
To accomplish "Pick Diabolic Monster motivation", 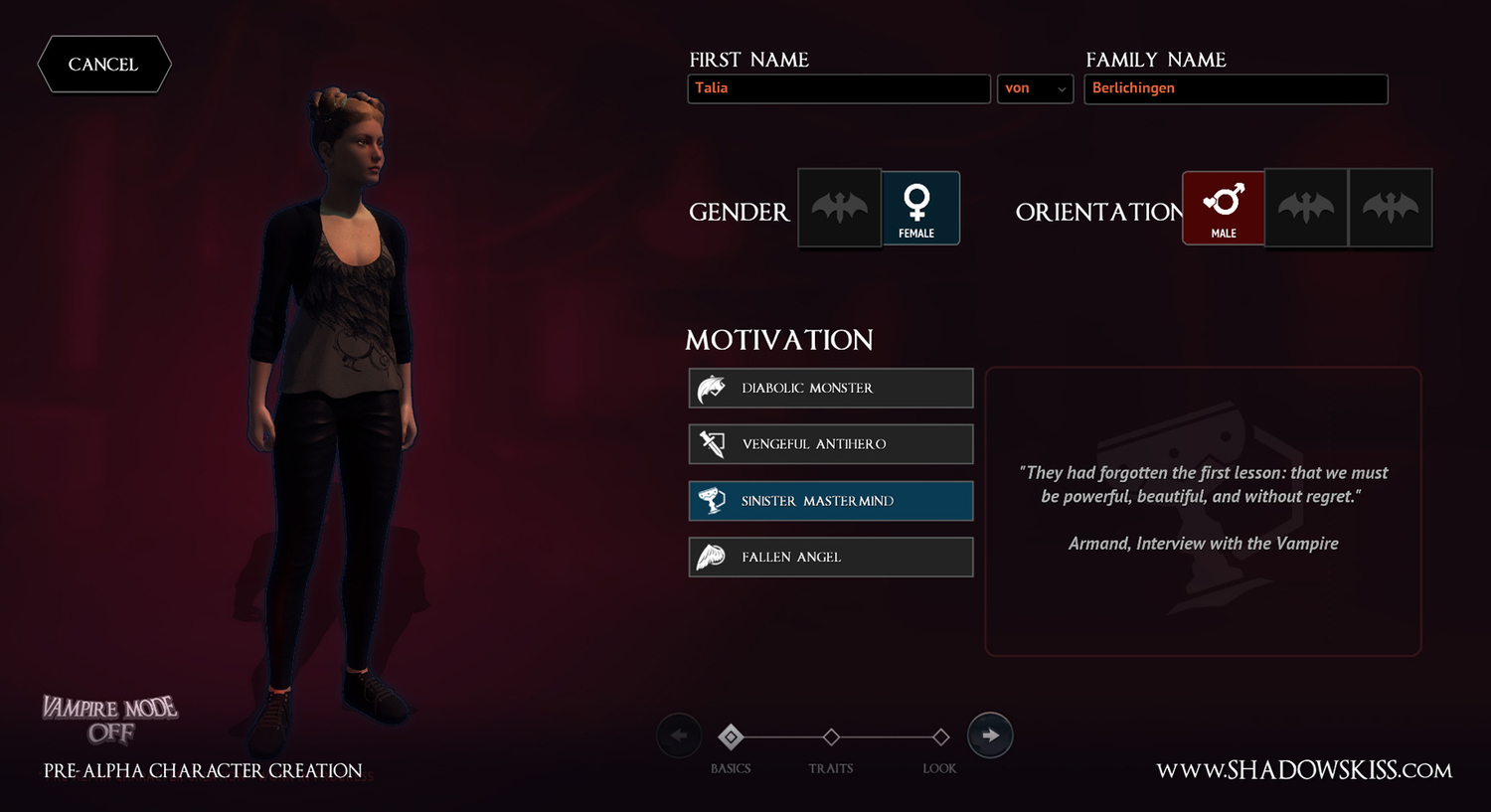I will (x=830, y=389).
